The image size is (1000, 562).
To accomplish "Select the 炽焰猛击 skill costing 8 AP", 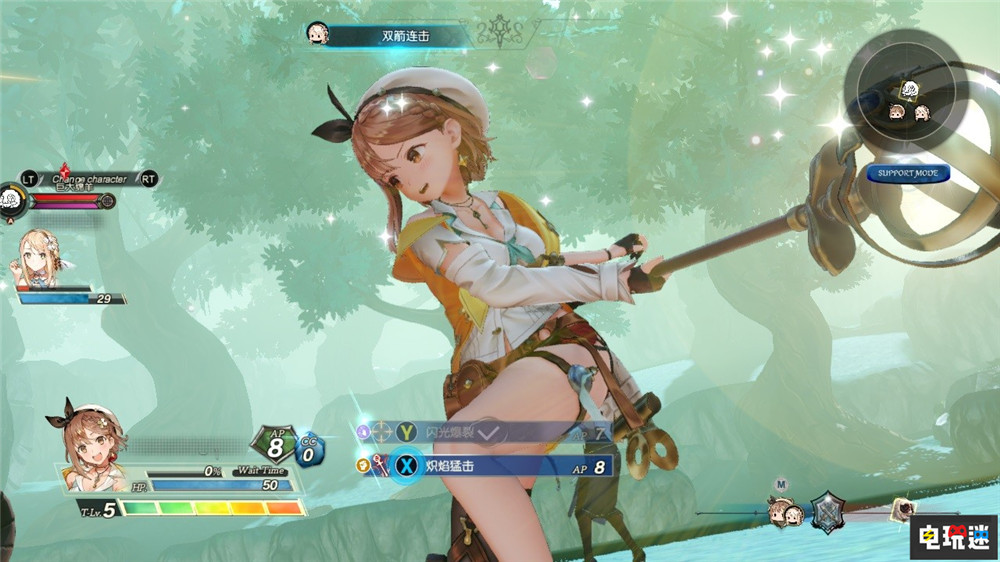I will coord(500,465).
